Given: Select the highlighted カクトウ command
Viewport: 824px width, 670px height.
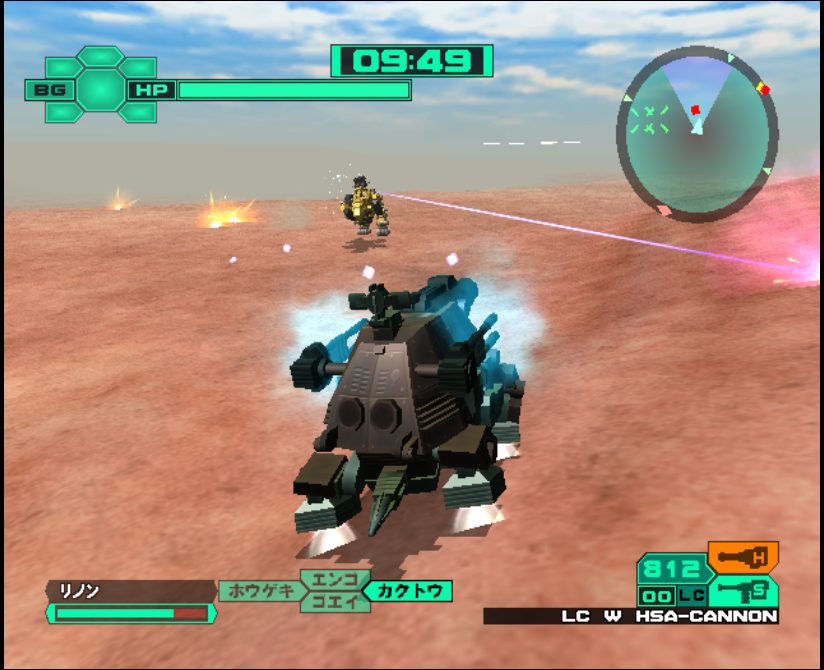Looking at the screenshot, I should (x=408, y=591).
